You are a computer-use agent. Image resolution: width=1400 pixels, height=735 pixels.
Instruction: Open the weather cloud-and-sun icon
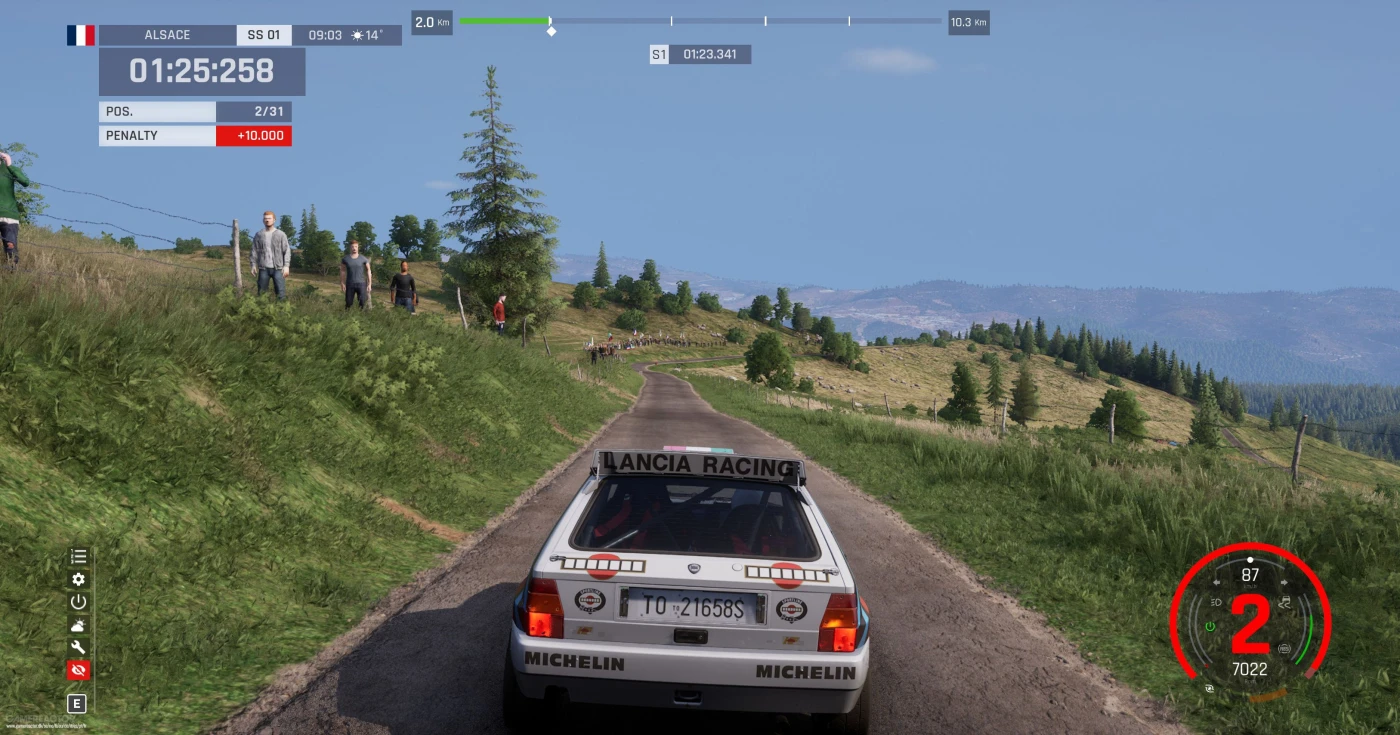(x=78, y=625)
